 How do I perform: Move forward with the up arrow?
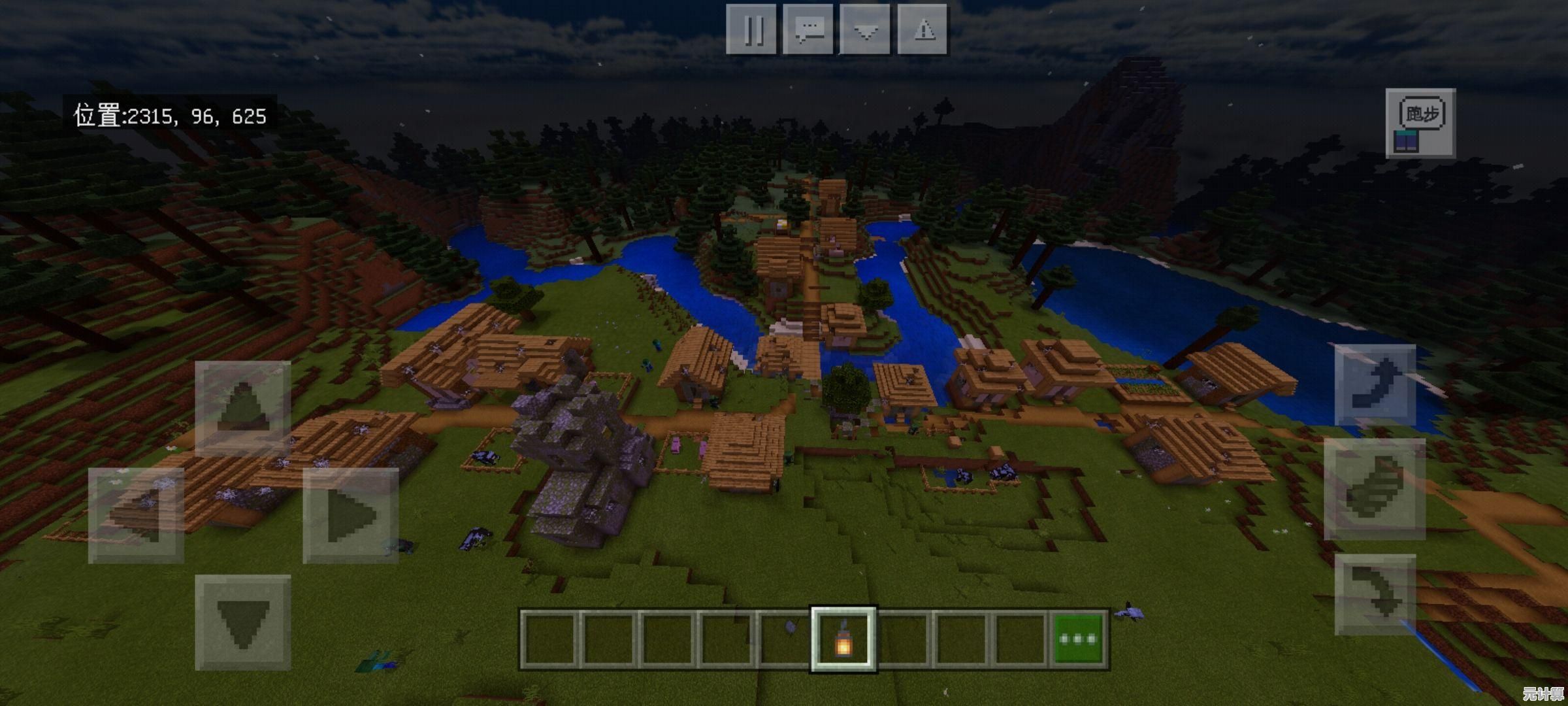coord(242,408)
